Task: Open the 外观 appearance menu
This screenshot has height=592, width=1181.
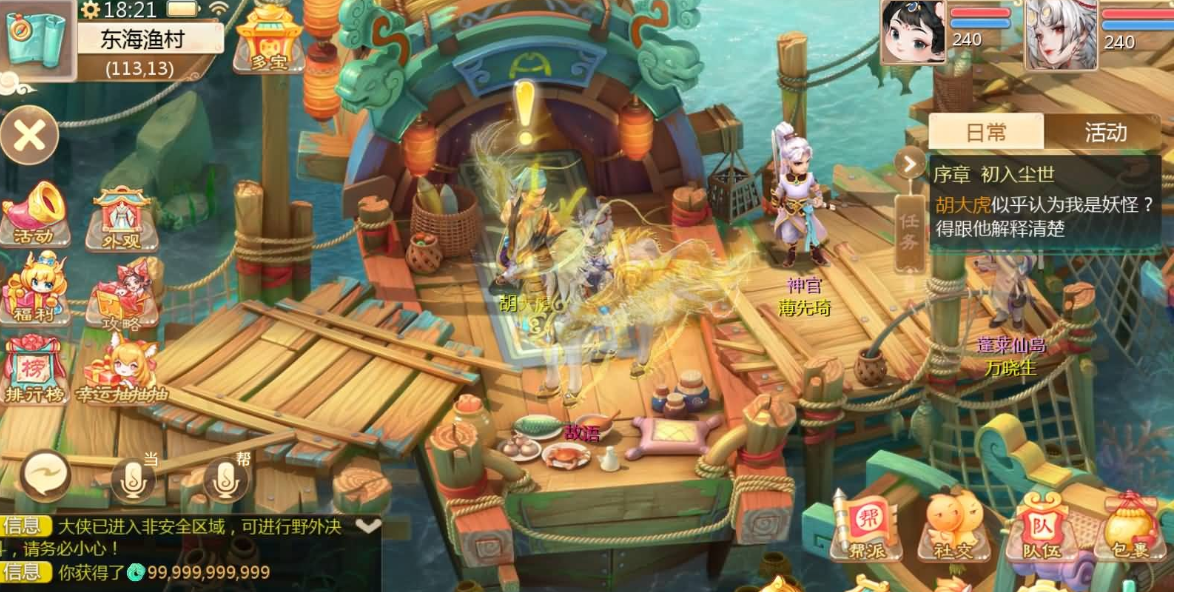Action: [x=121, y=217]
